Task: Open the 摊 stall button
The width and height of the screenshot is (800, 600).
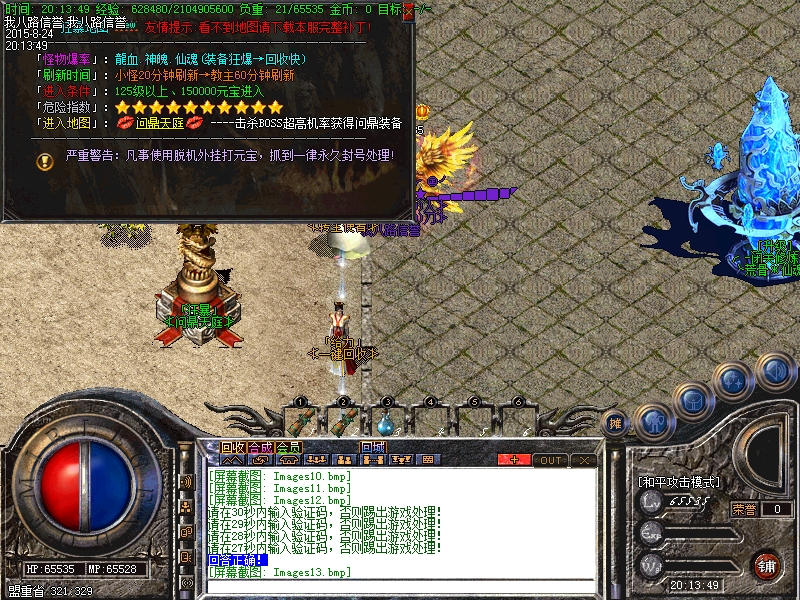Action: coord(616,424)
